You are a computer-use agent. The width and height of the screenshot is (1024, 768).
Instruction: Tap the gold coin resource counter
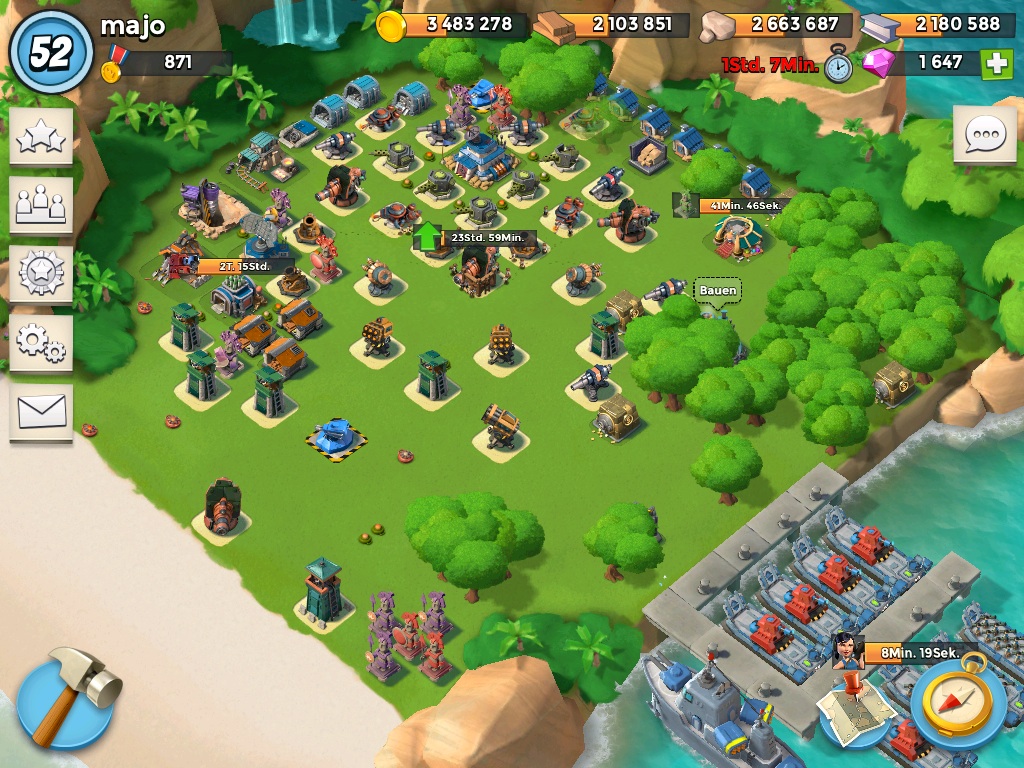[456, 24]
